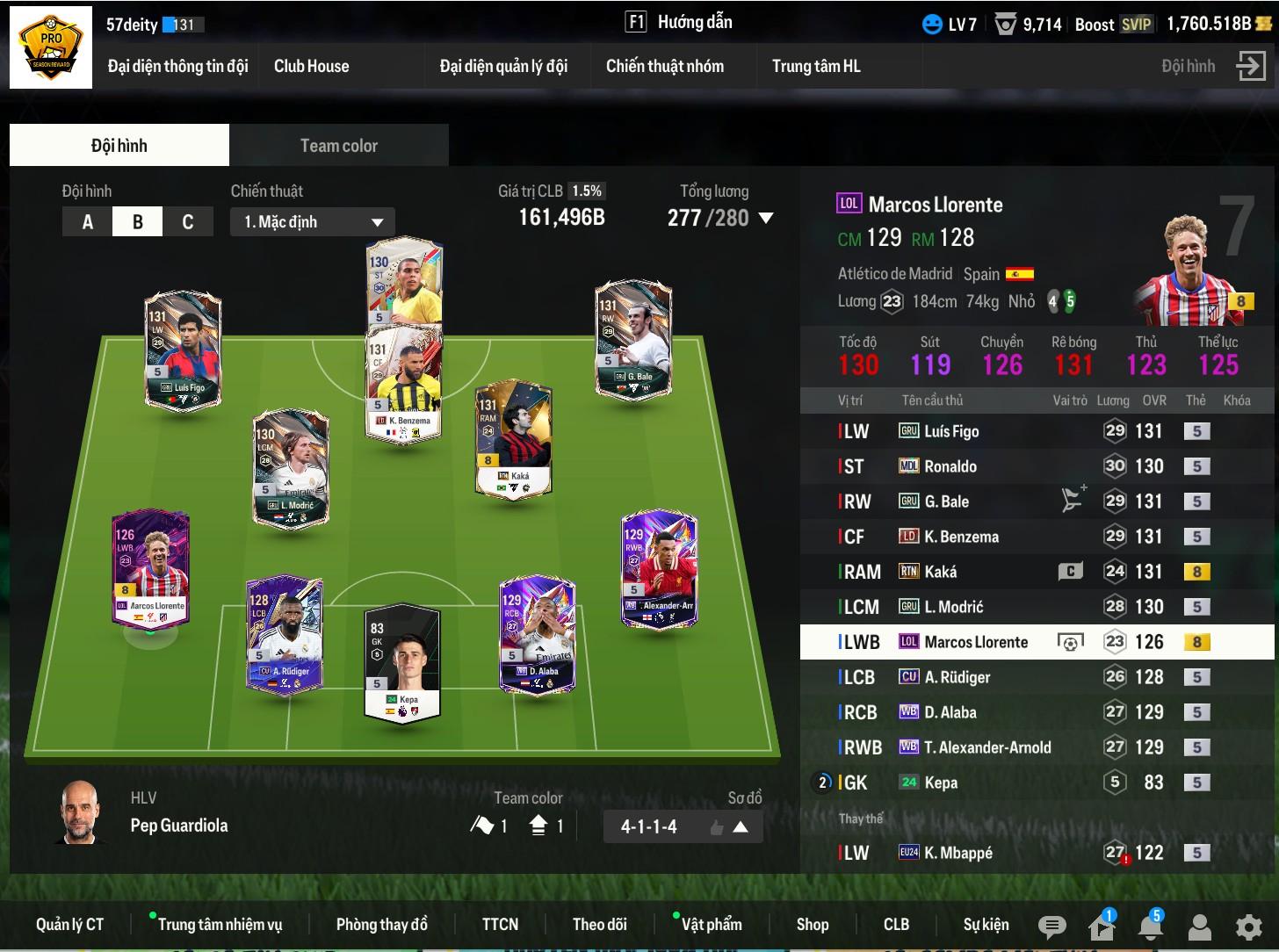This screenshot has width=1279, height=952.
Task: Open the Shop from bottom bar
Action: point(813,925)
